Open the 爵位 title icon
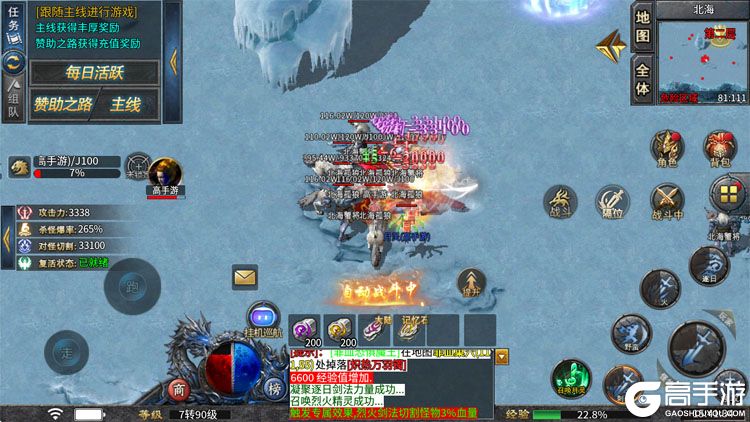 (x=612, y=201)
